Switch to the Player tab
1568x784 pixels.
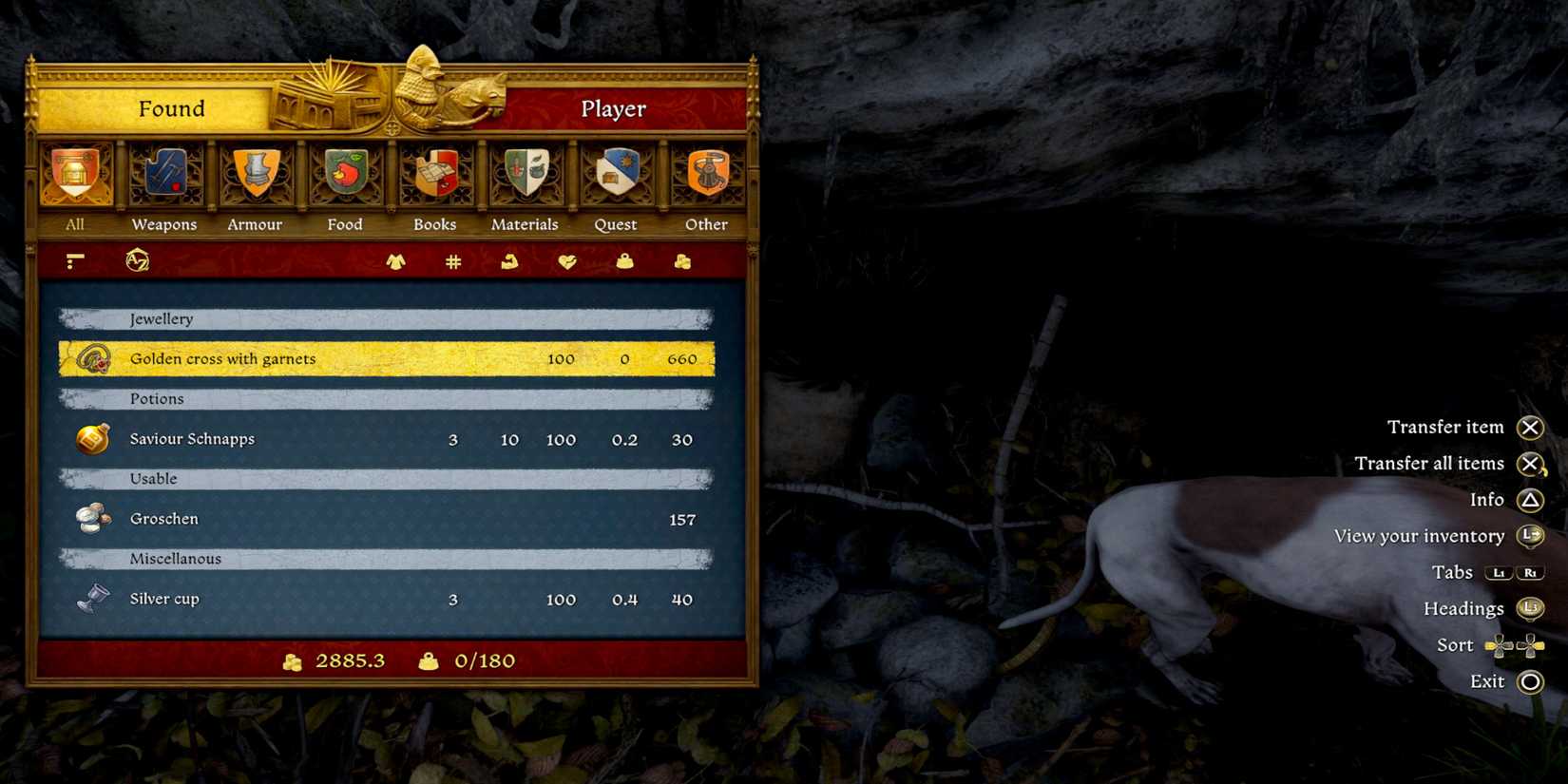612,108
